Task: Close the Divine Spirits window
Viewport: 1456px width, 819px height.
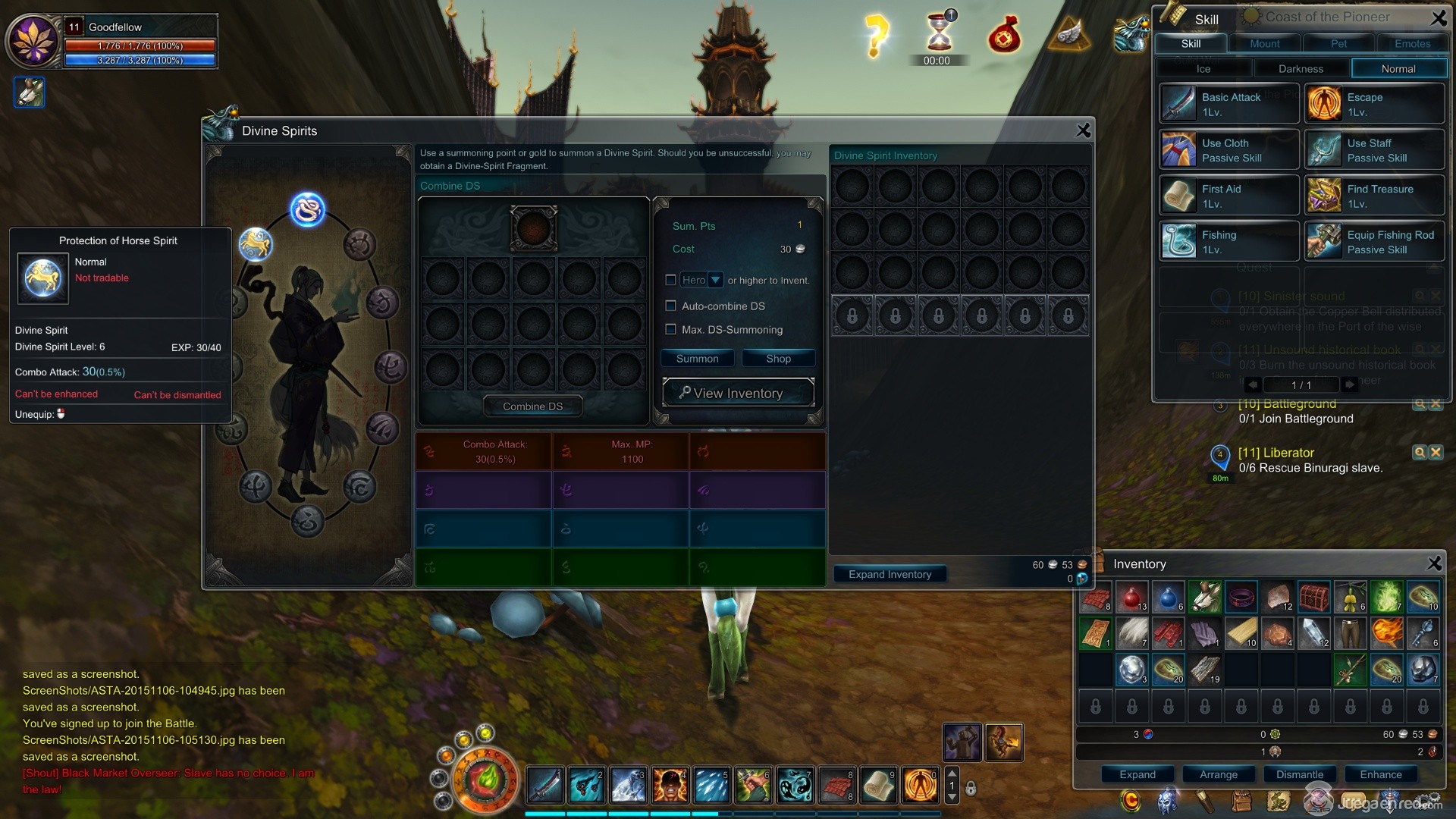Action: (1083, 130)
